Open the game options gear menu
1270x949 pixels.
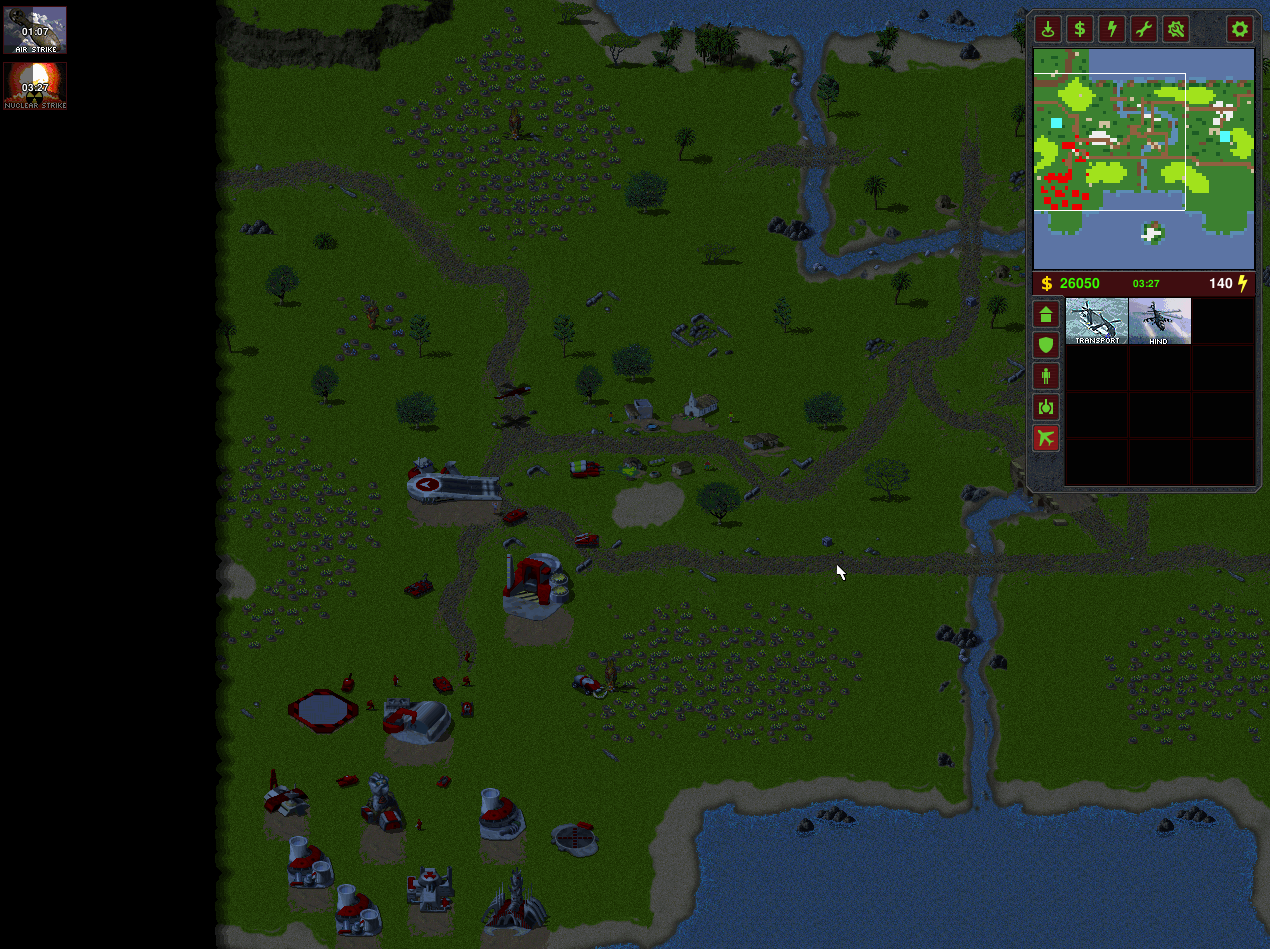[1240, 29]
